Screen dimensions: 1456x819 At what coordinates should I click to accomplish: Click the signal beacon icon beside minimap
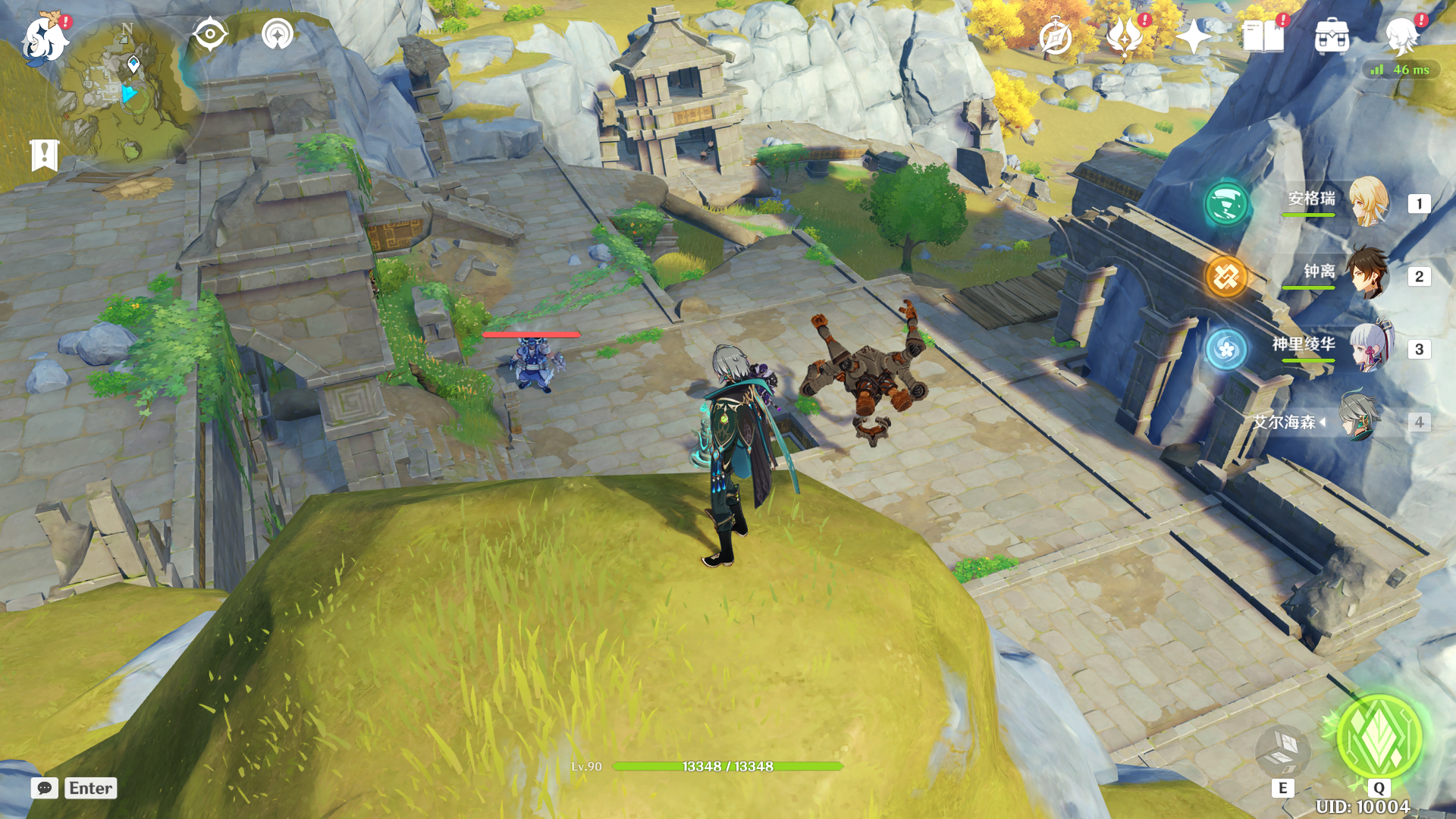[278, 34]
